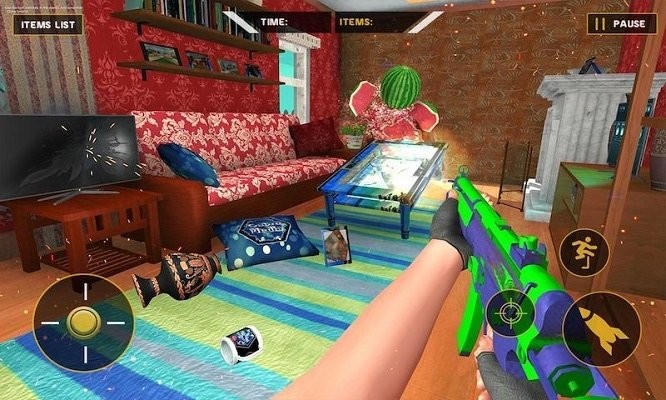Pause the game
The width and height of the screenshot is (666, 400).
621,23
